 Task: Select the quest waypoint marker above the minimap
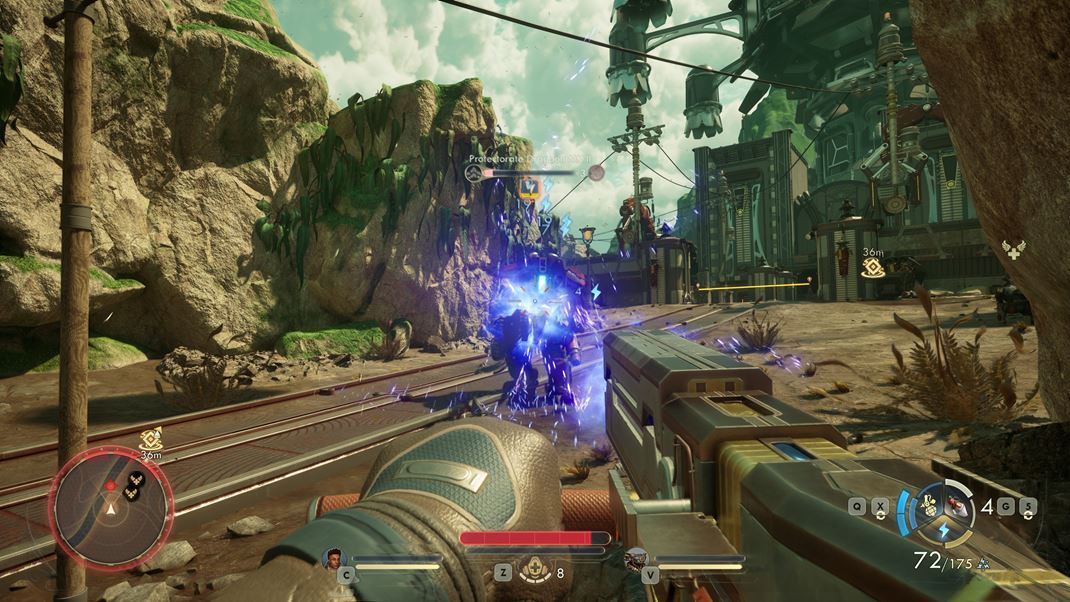pyautogui.click(x=151, y=437)
